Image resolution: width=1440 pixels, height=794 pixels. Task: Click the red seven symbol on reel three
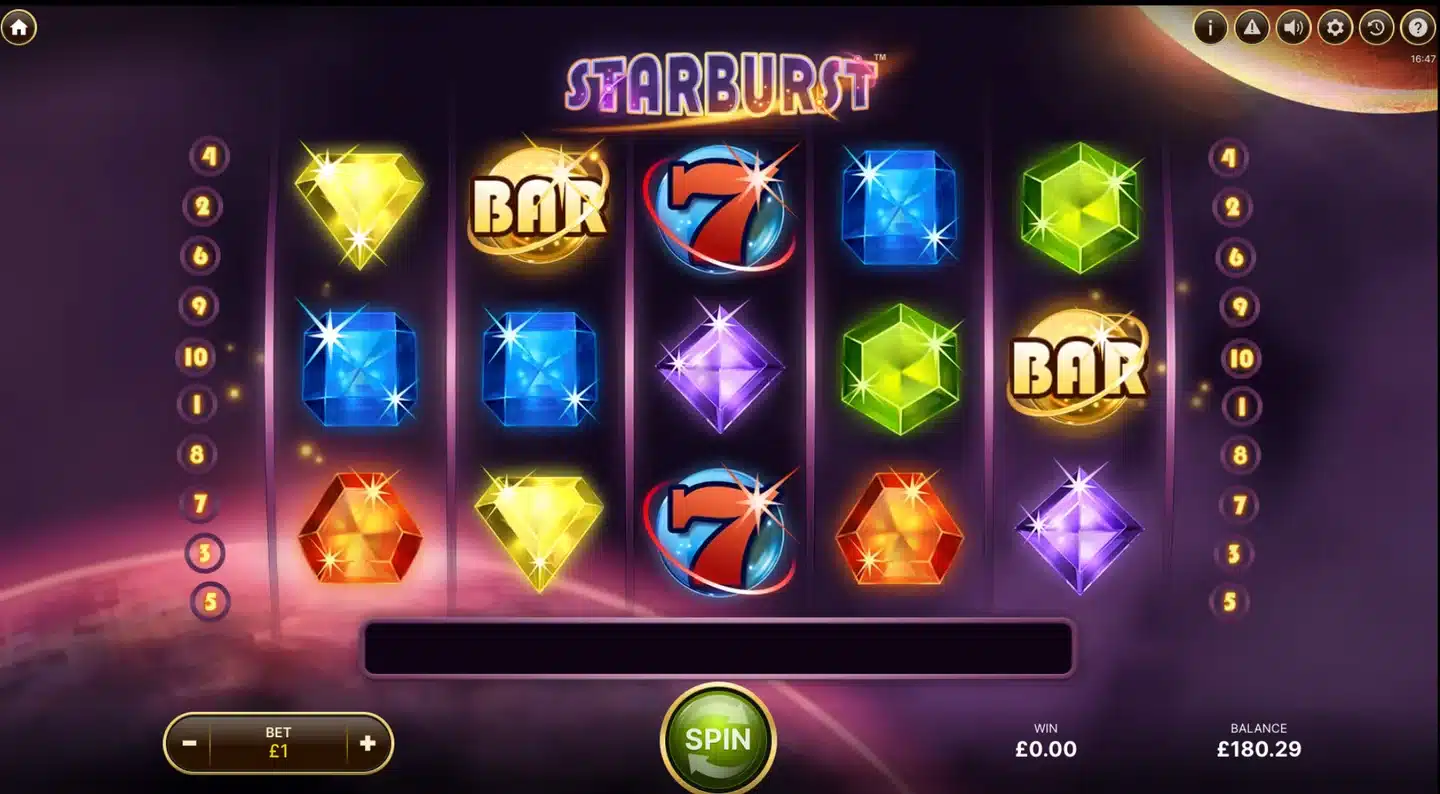pos(722,208)
